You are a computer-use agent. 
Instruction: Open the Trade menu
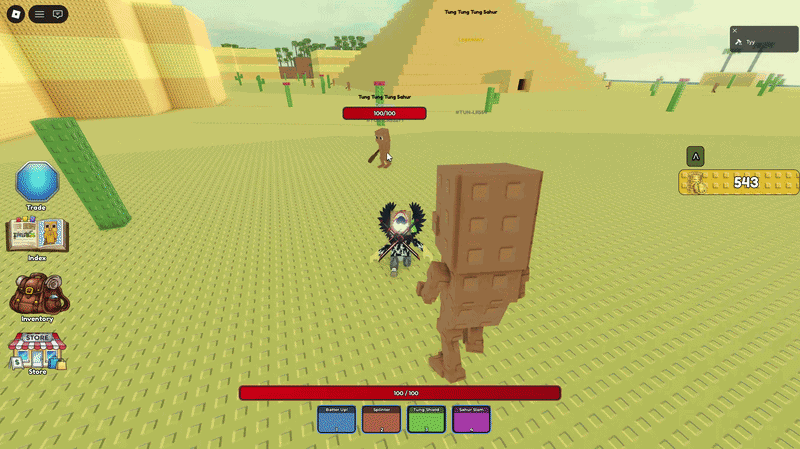[x=37, y=185]
